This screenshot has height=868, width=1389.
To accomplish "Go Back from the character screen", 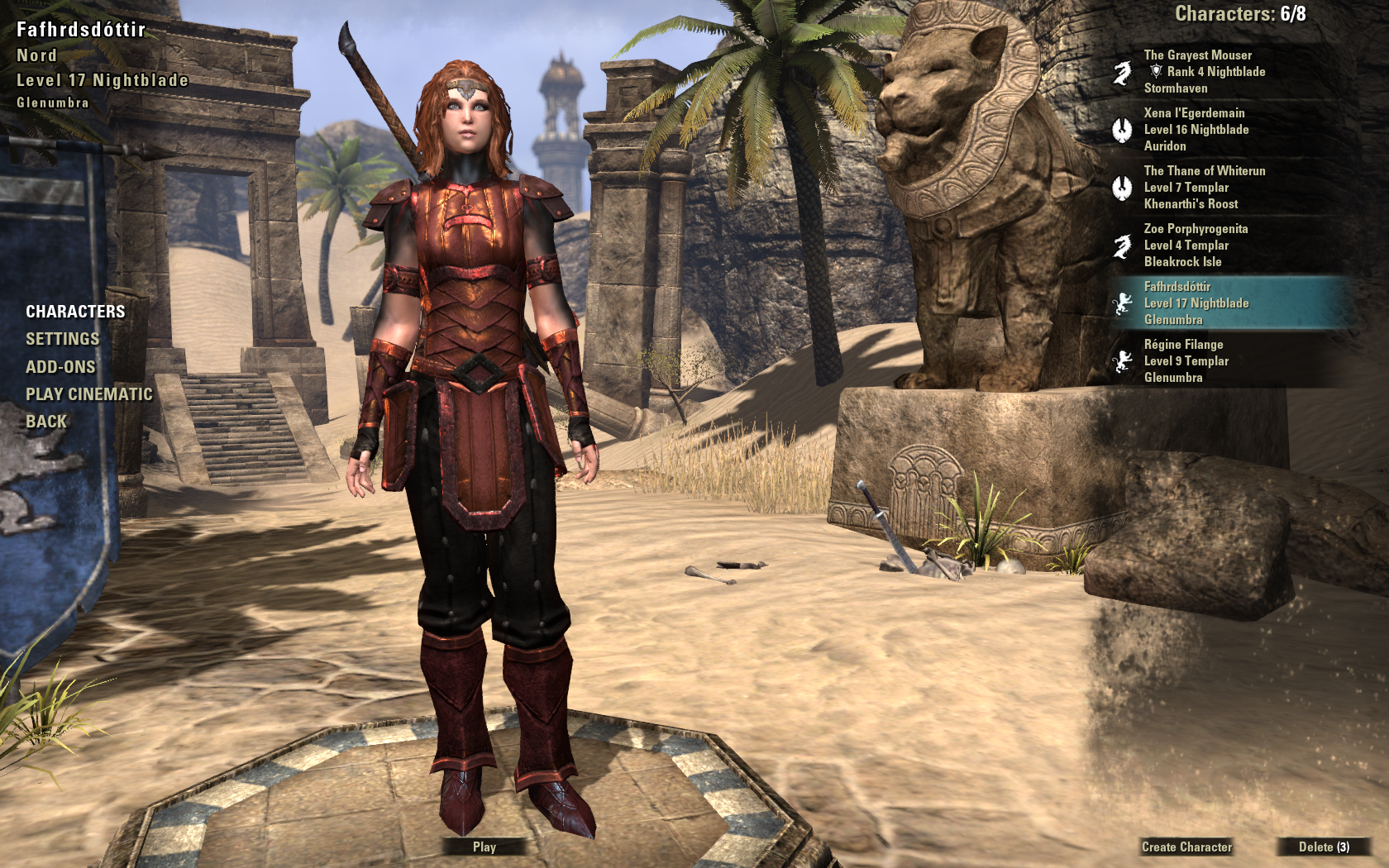I will (46, 422).
